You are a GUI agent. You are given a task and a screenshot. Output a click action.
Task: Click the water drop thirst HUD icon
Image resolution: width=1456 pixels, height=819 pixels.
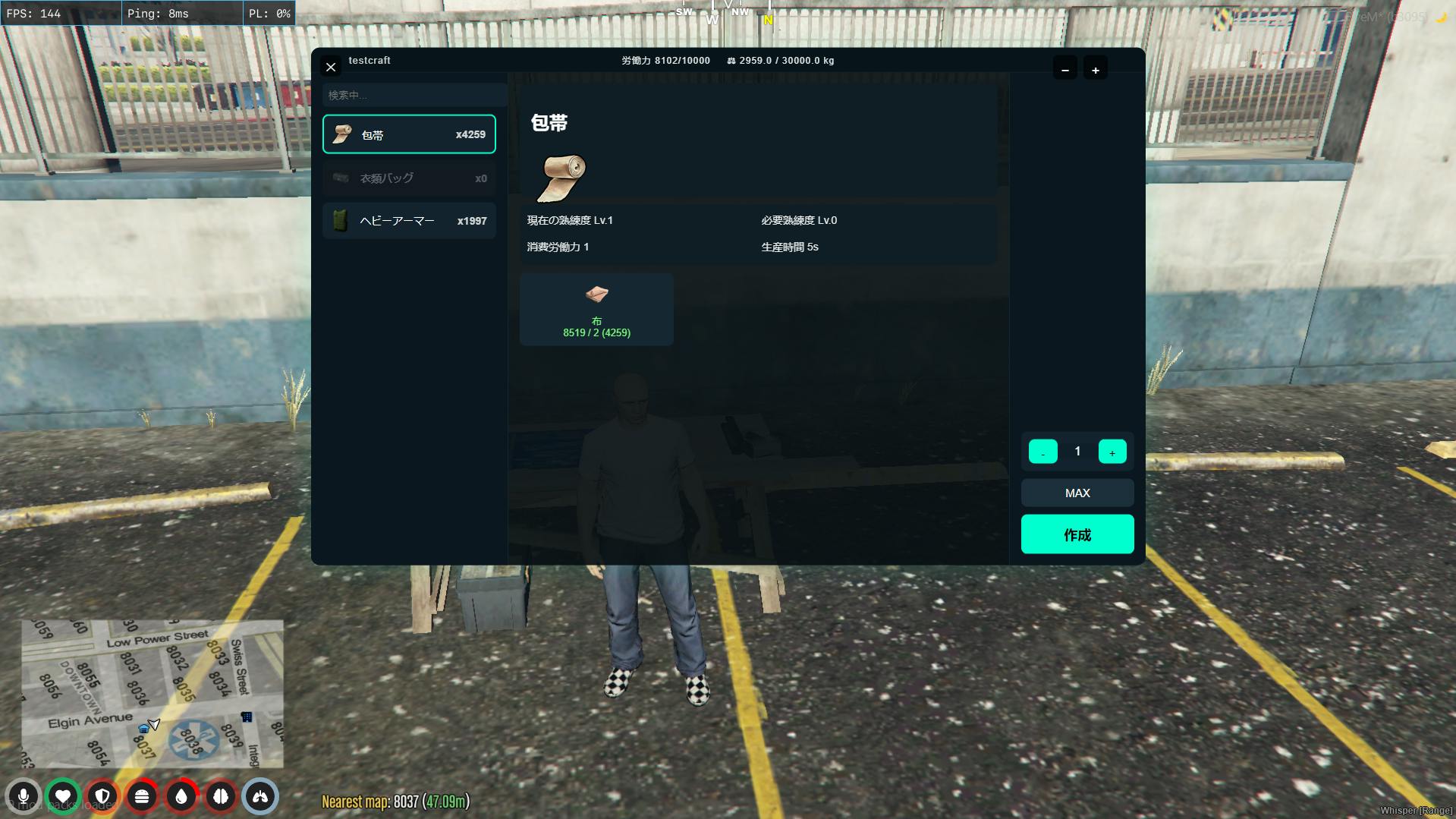pos(181,796)
